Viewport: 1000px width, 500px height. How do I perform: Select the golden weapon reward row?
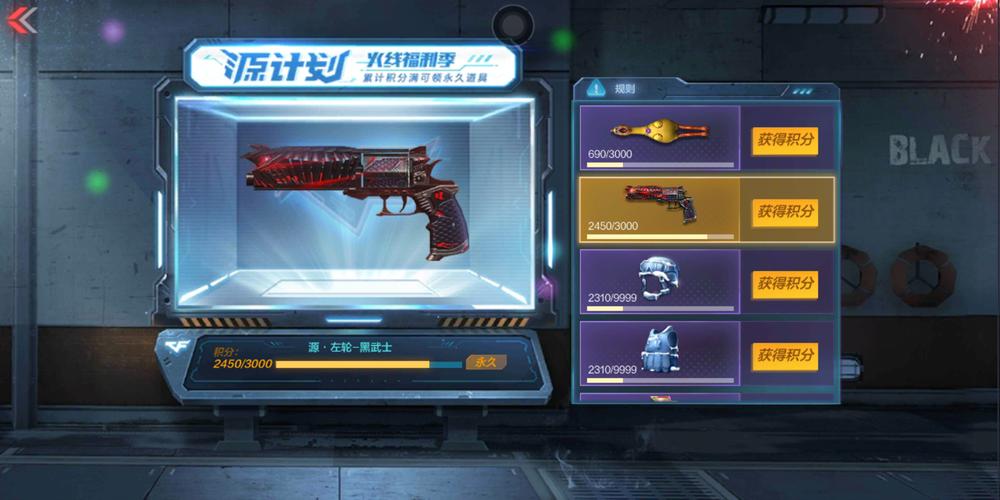[x=660, y=138]
